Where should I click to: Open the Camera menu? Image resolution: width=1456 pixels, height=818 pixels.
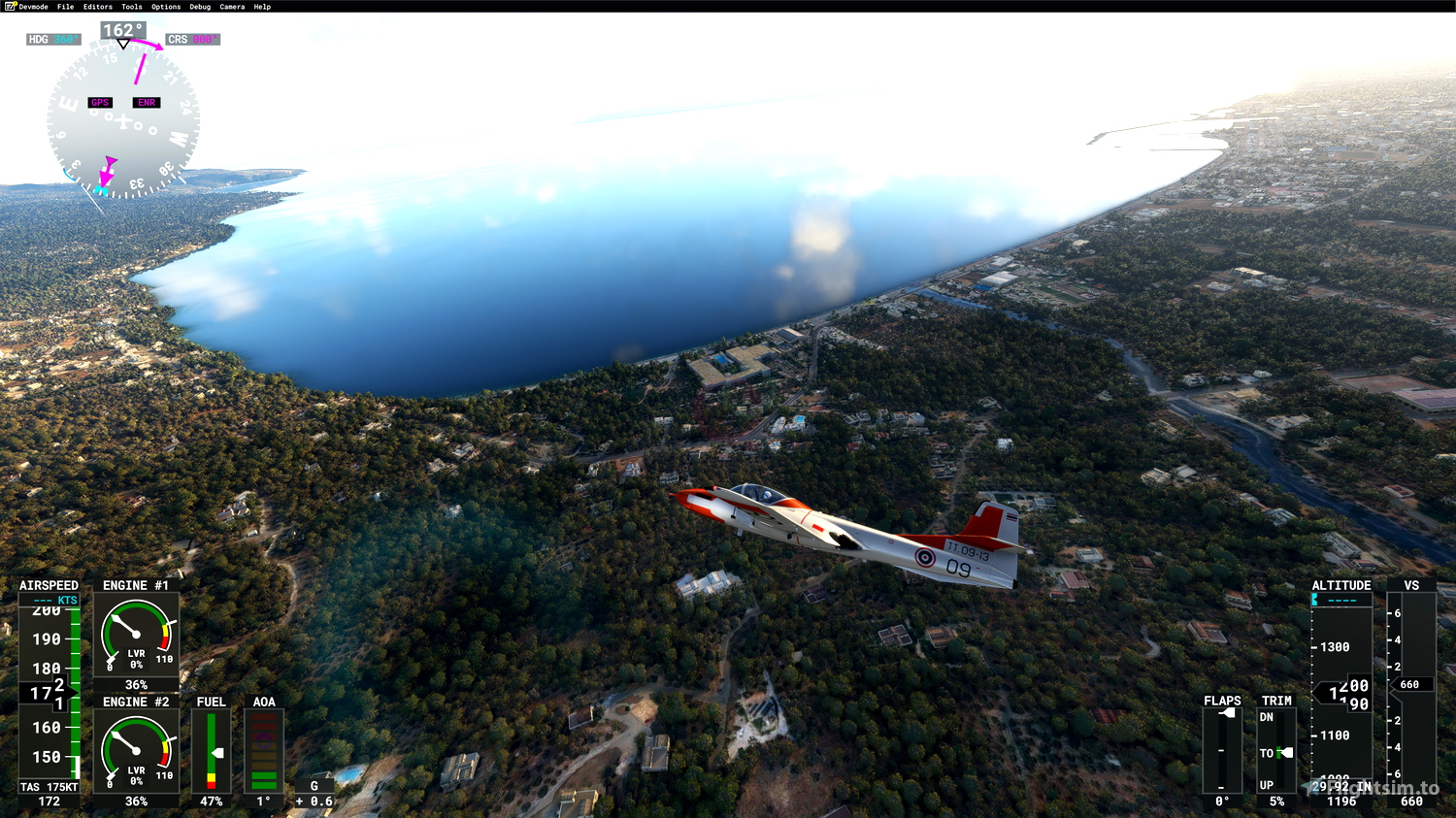[231, 6]
